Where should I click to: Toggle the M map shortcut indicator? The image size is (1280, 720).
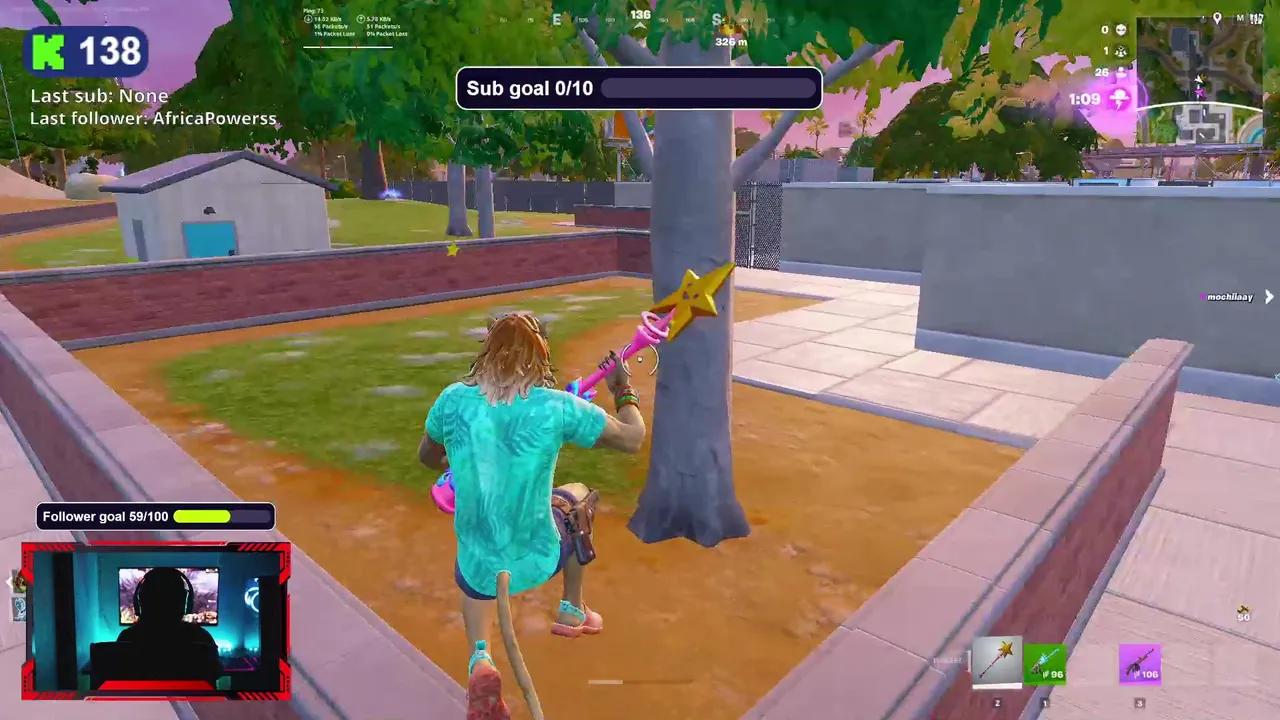click(1241, 18)
